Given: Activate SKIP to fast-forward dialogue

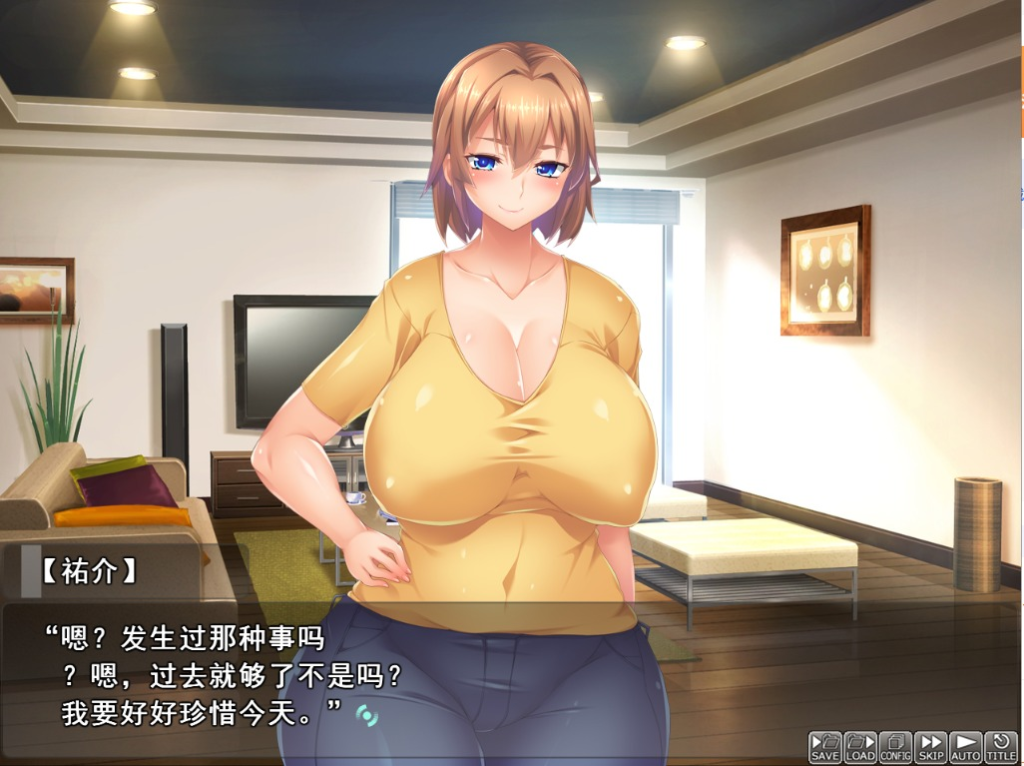Looking at the screenshot, I should tap(930, 747).
